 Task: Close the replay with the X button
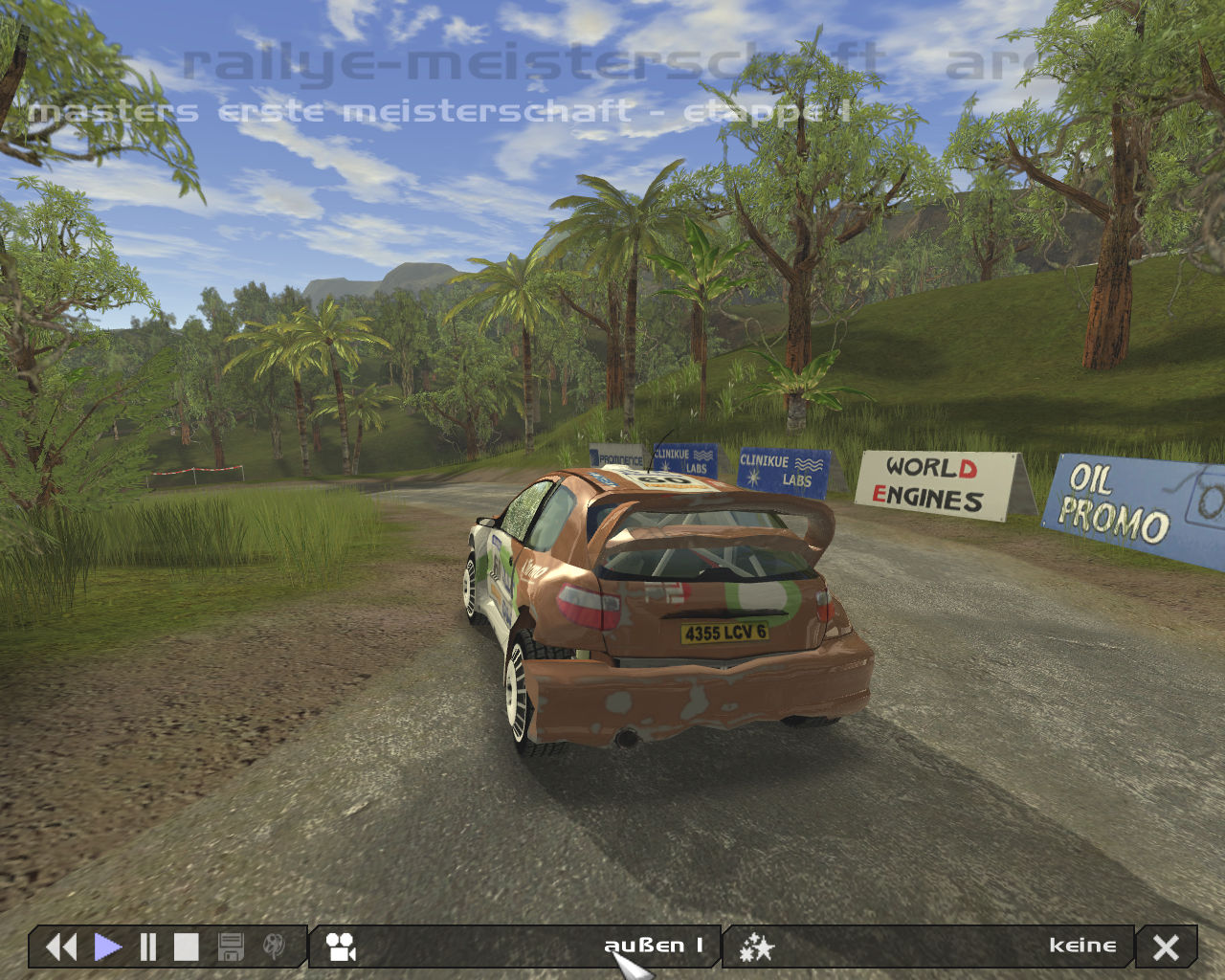[1166, 947]
